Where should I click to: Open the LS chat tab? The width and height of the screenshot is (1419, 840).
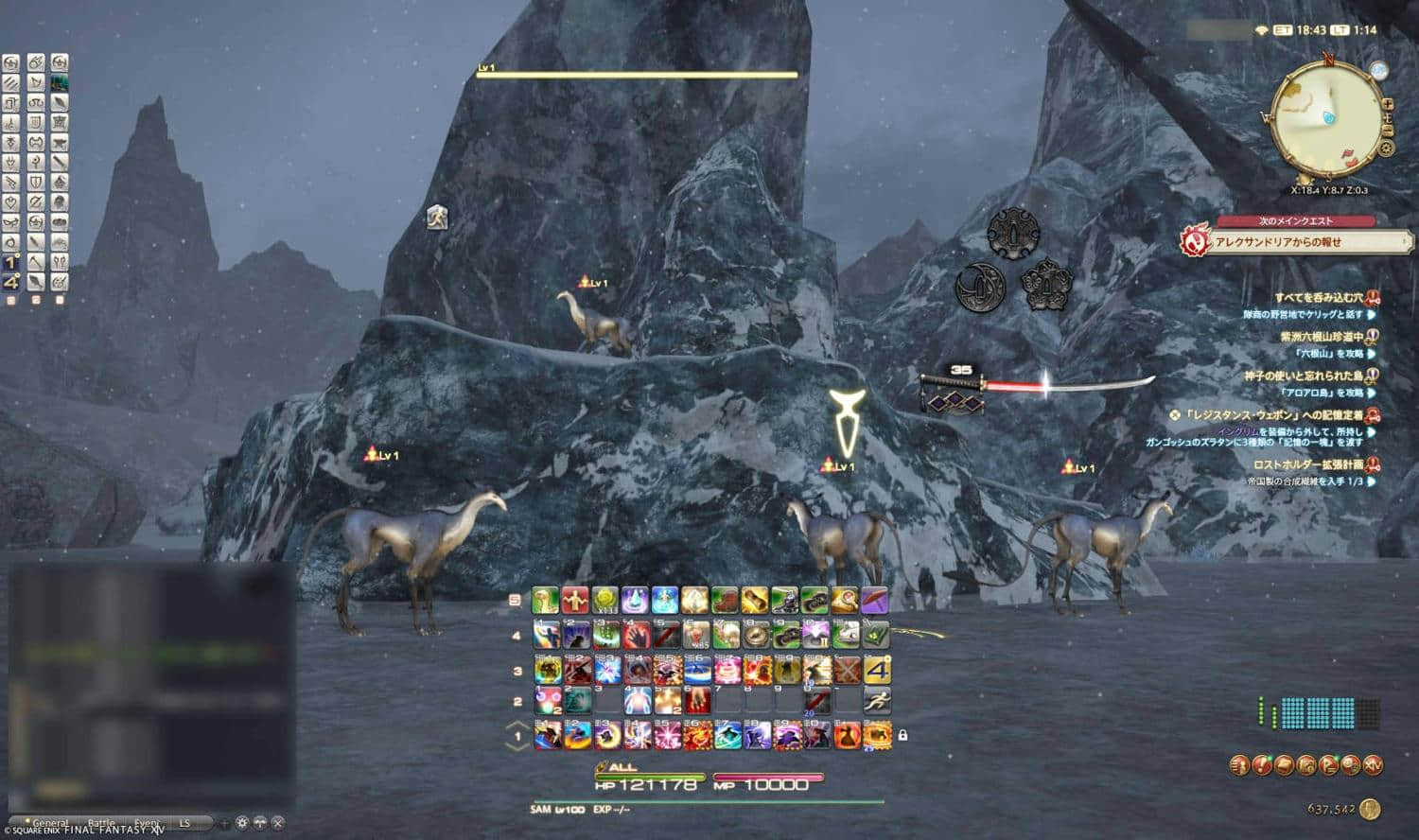(185, 824)
